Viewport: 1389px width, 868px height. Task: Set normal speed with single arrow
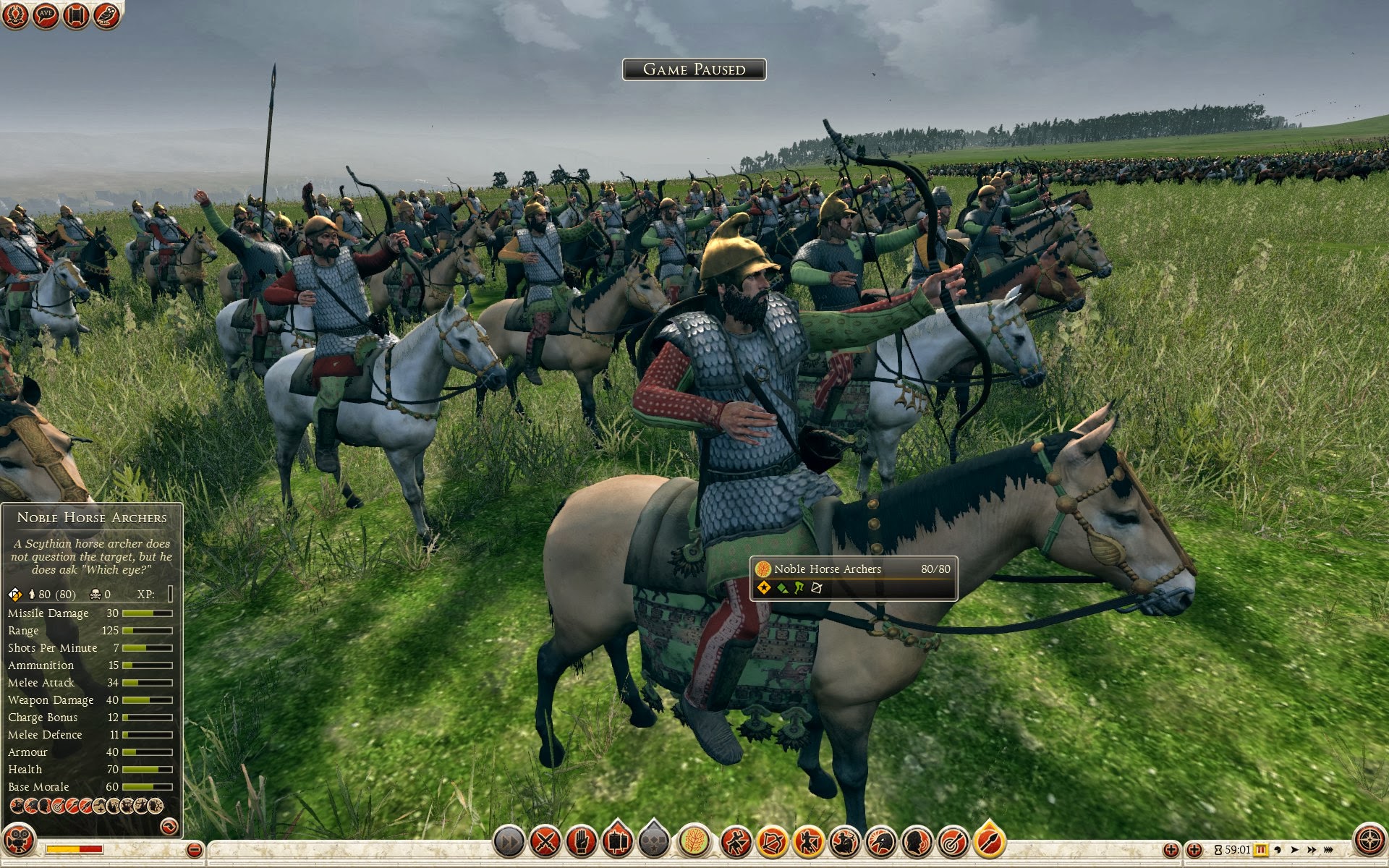[x=1294, y=850]
